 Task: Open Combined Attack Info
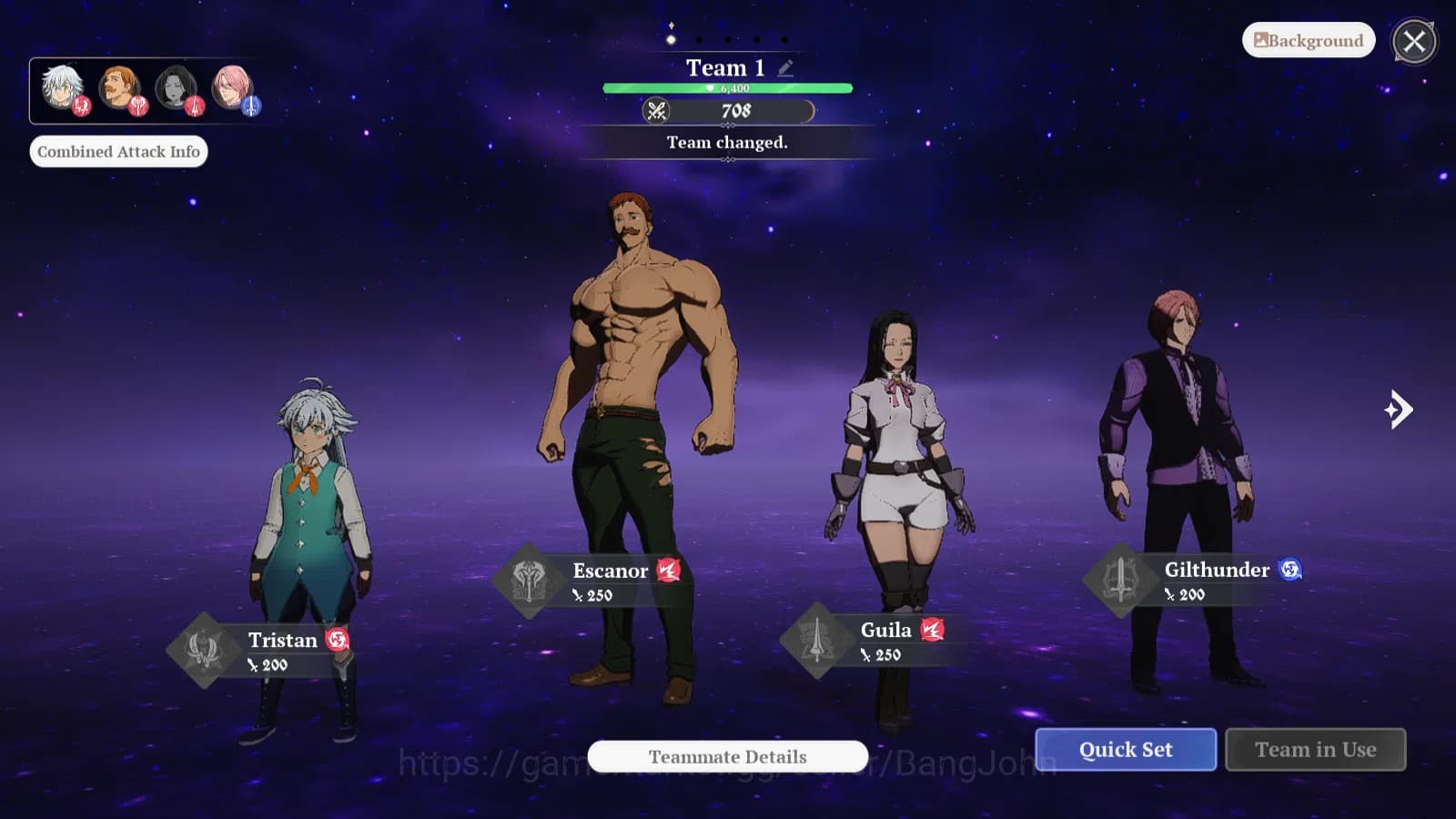tap(119, 151)
